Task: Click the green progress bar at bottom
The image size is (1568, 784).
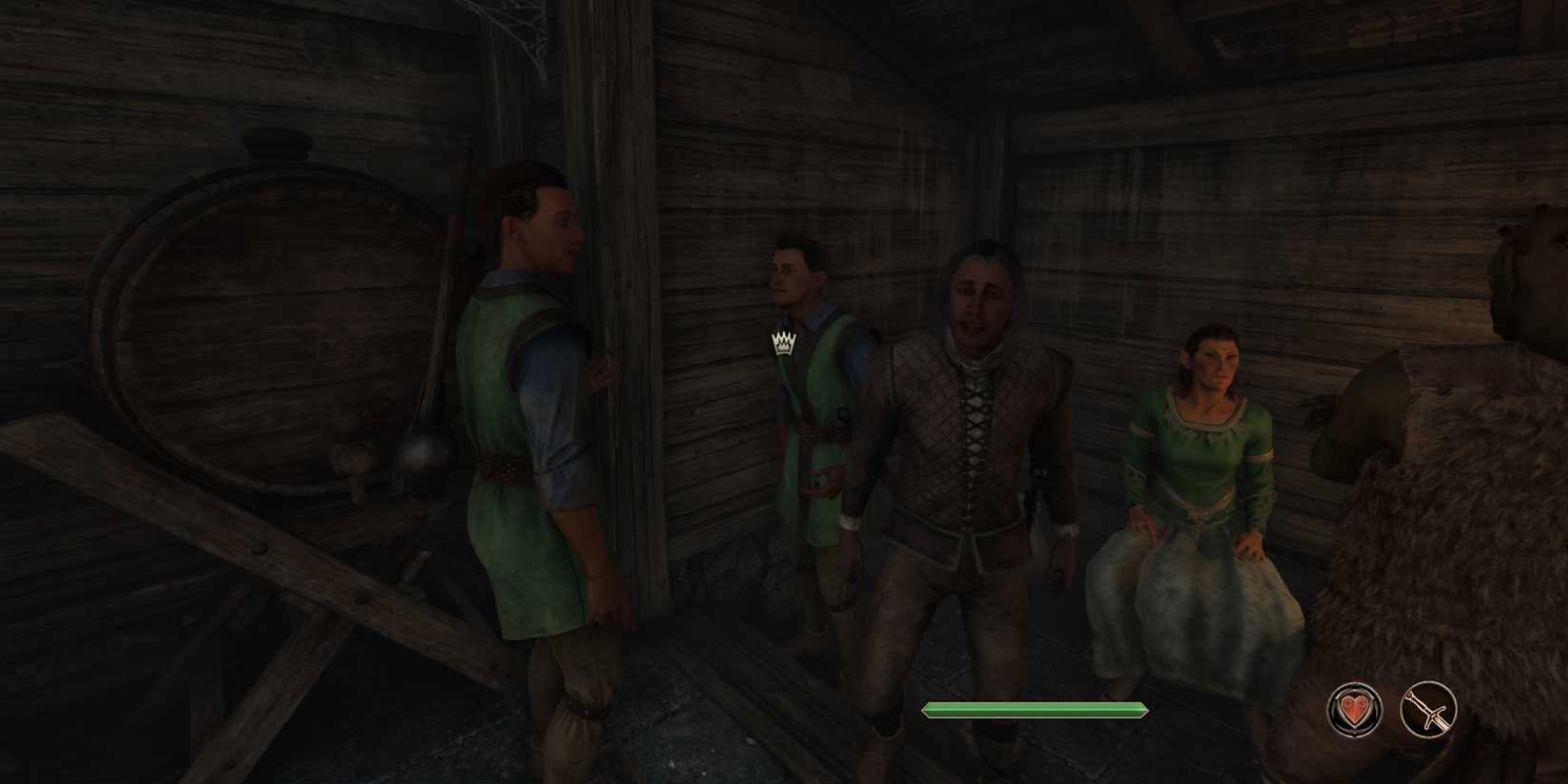Action: pos(1034,709)
